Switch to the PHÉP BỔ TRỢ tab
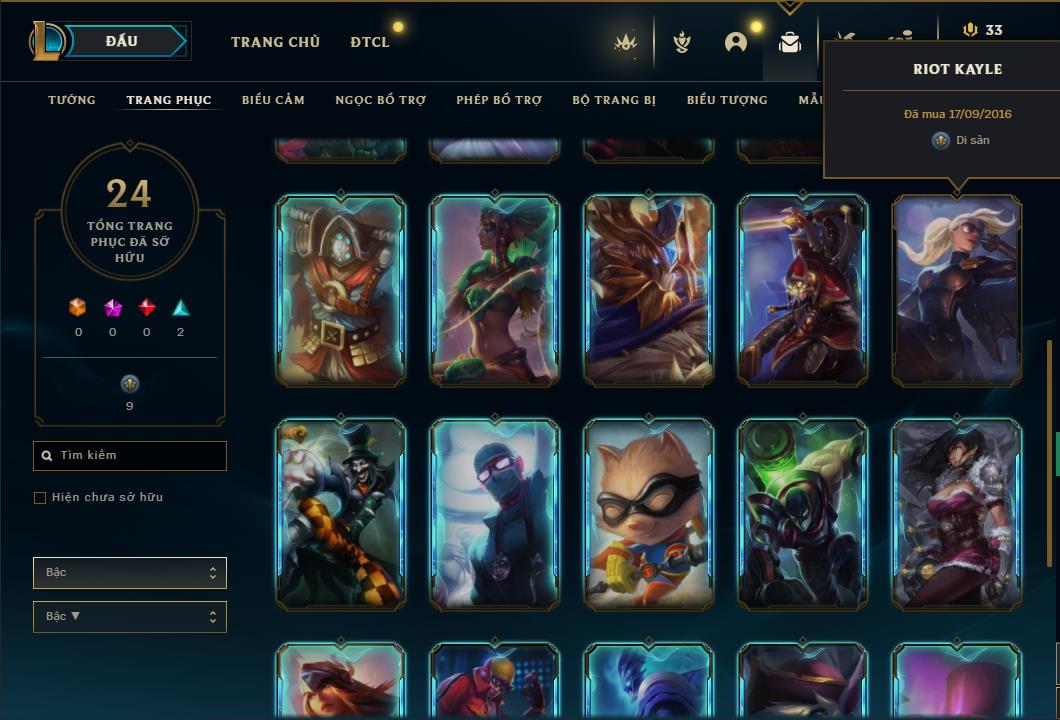Viewport: 1060px width, 720px height. coord(499,100)
